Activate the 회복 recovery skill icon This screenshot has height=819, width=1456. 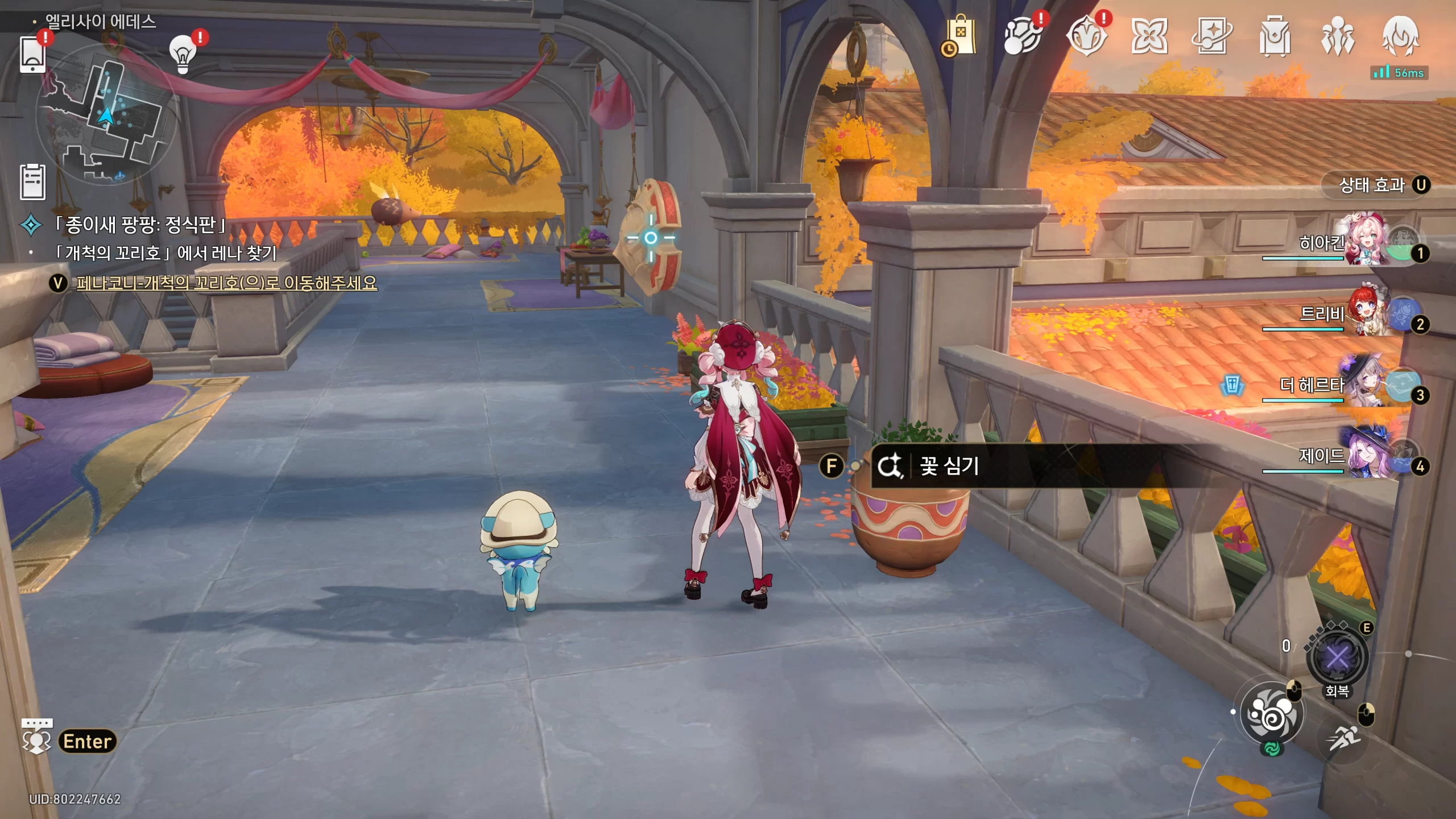[x=1337, y=658]
